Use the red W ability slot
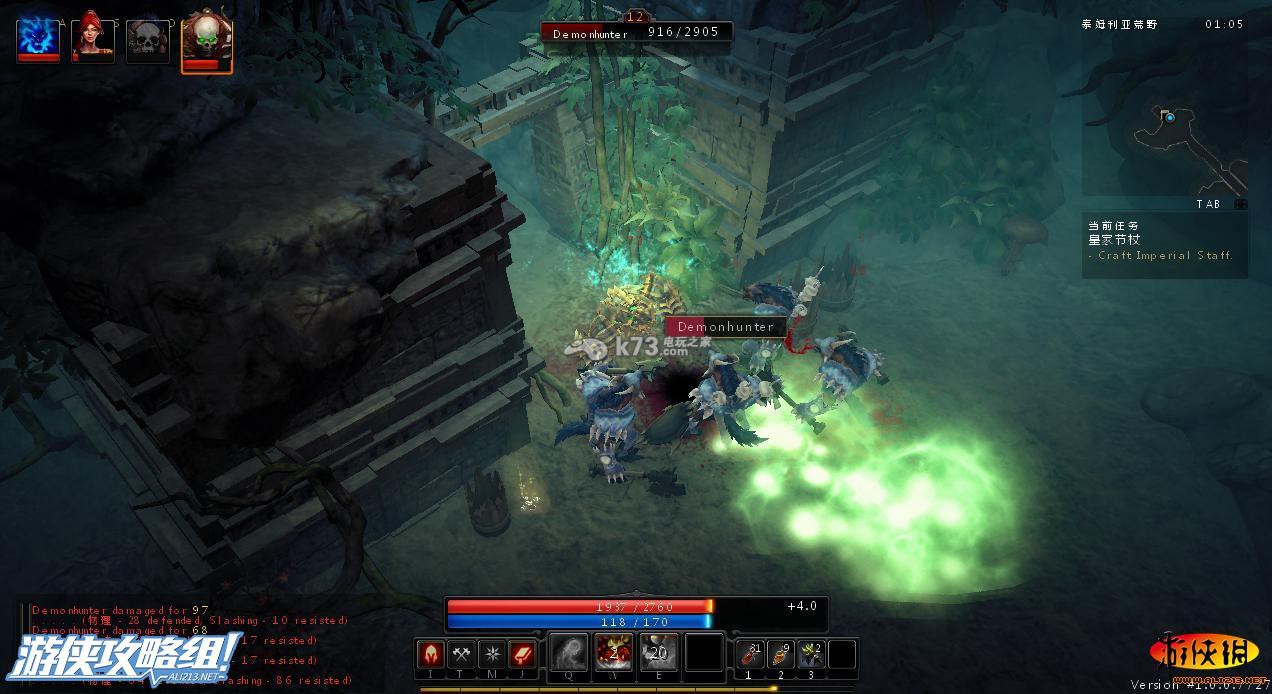The height and width of the screenshot is (694, 1272). point(614,653)
